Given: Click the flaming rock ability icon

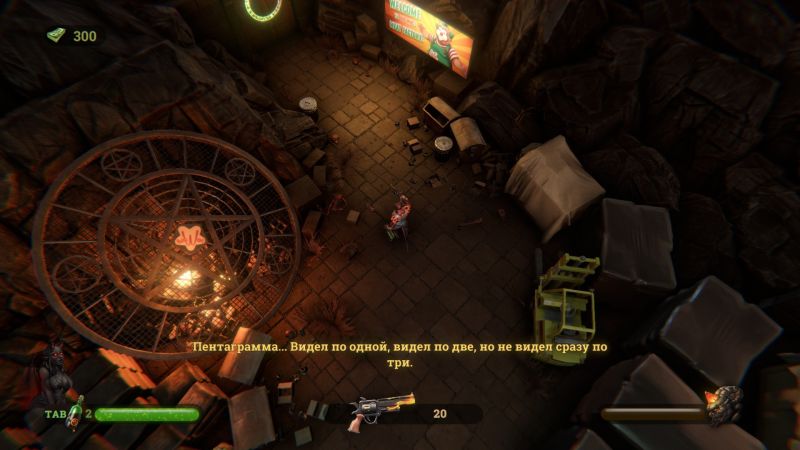Looking at the screenshot, I should [x=721, y=406].
